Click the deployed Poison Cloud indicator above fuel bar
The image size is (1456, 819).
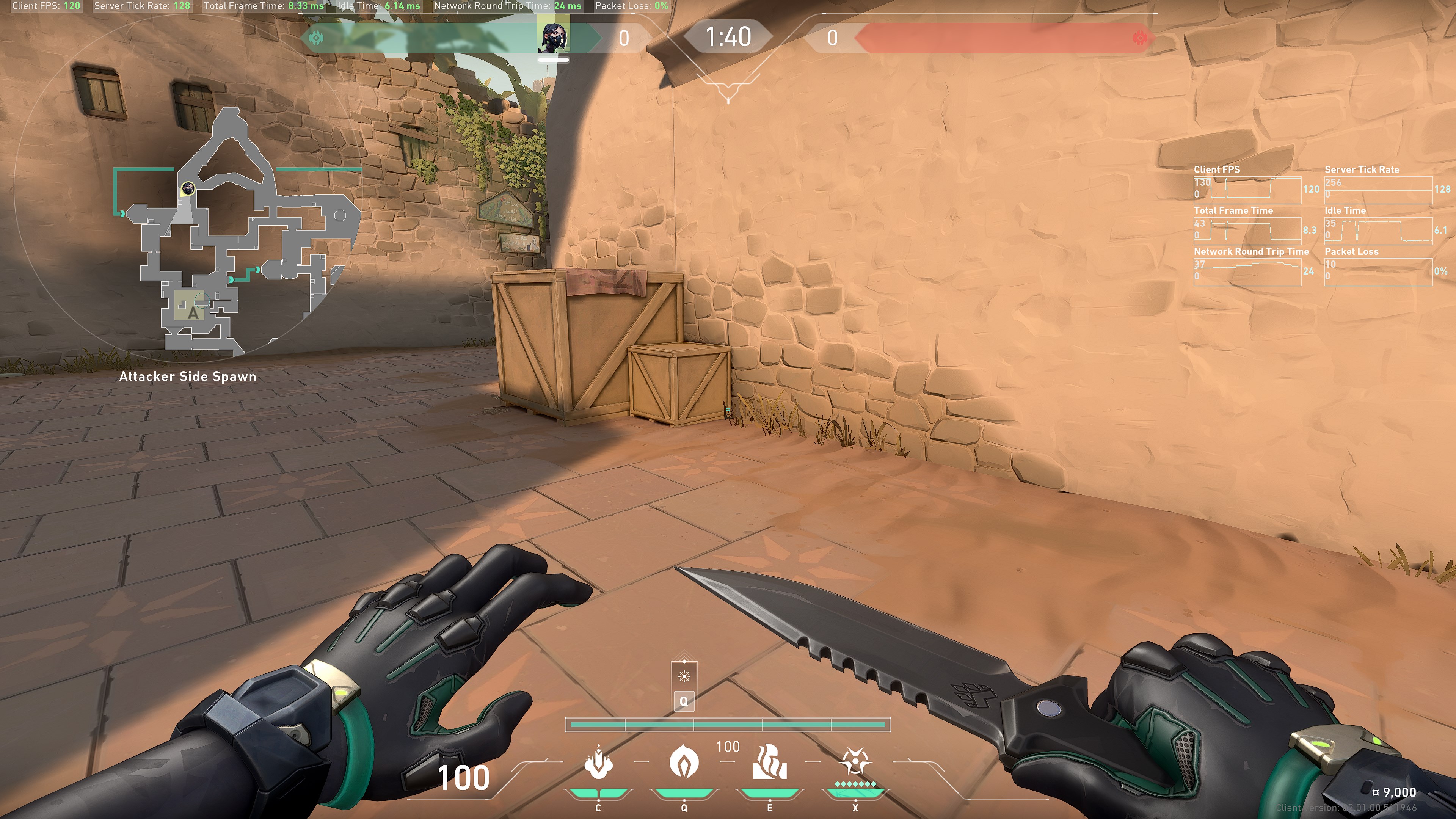(x=684, y=676)
